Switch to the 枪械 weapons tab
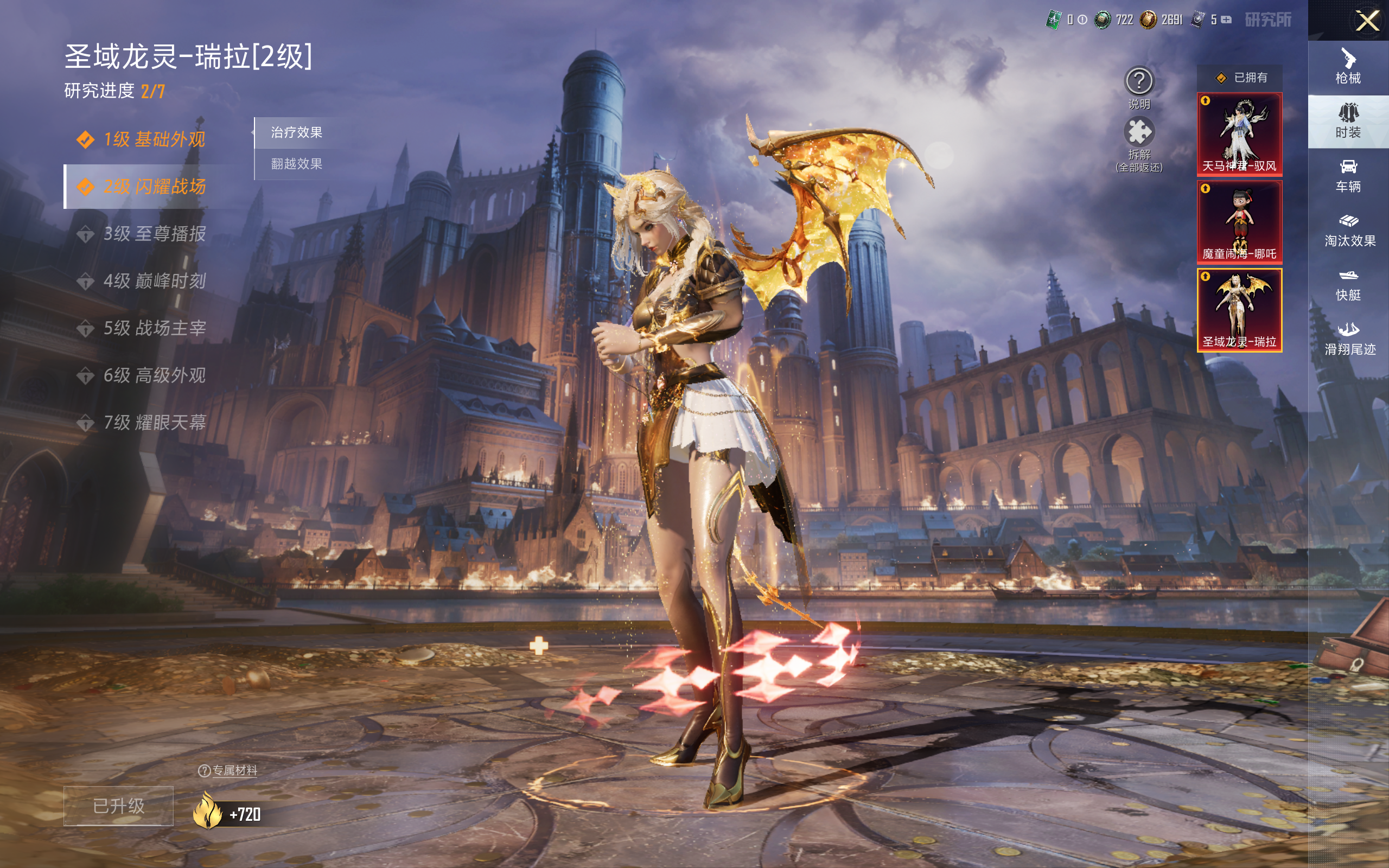This screenshot has width=1389, height=868. [x=1348, y=67]
